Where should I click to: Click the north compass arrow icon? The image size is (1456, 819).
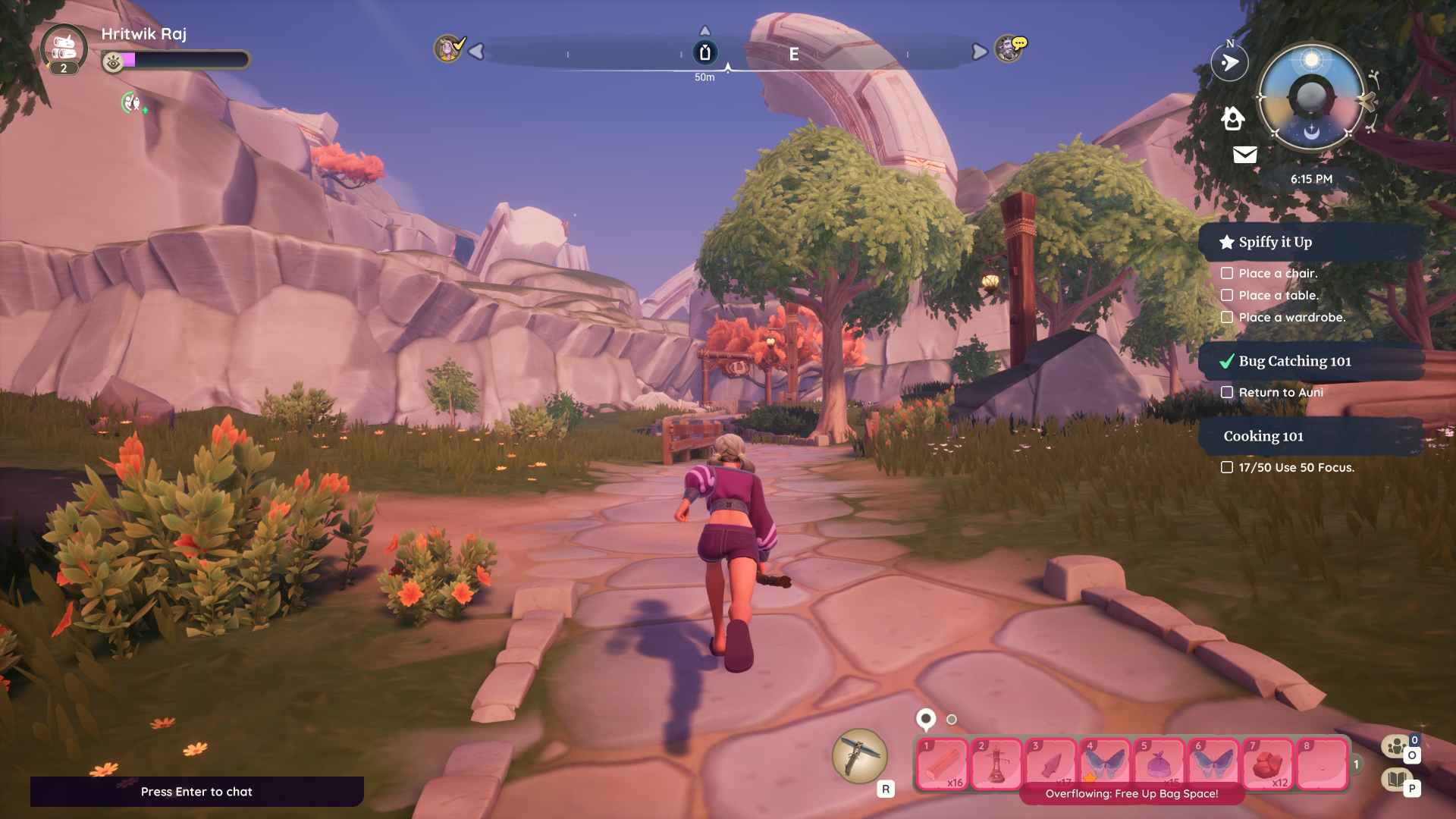1229,62
